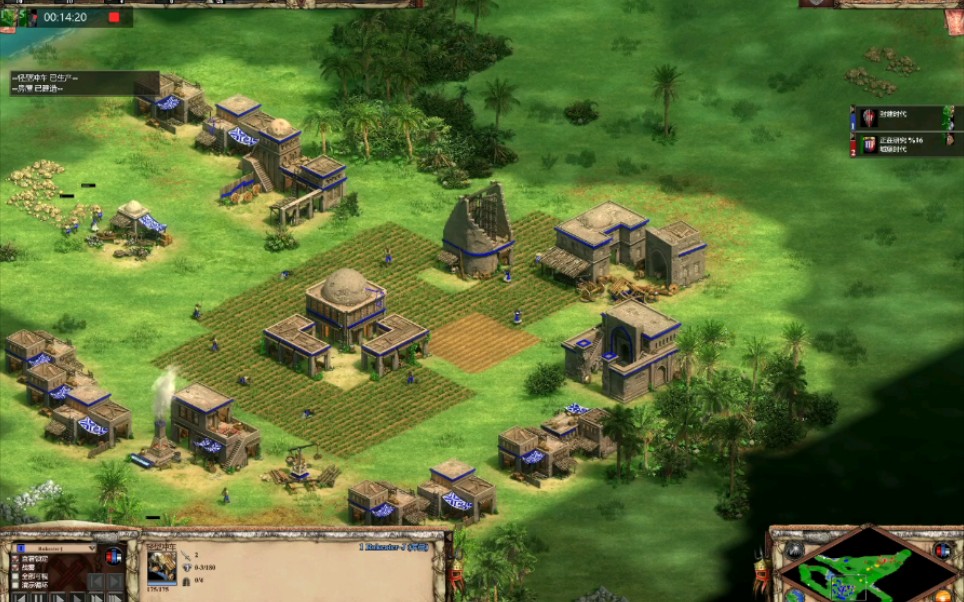Click the orange round button at minimap's bottom-right
Screen dimensions: 964x602
click(x=944, y=597)
